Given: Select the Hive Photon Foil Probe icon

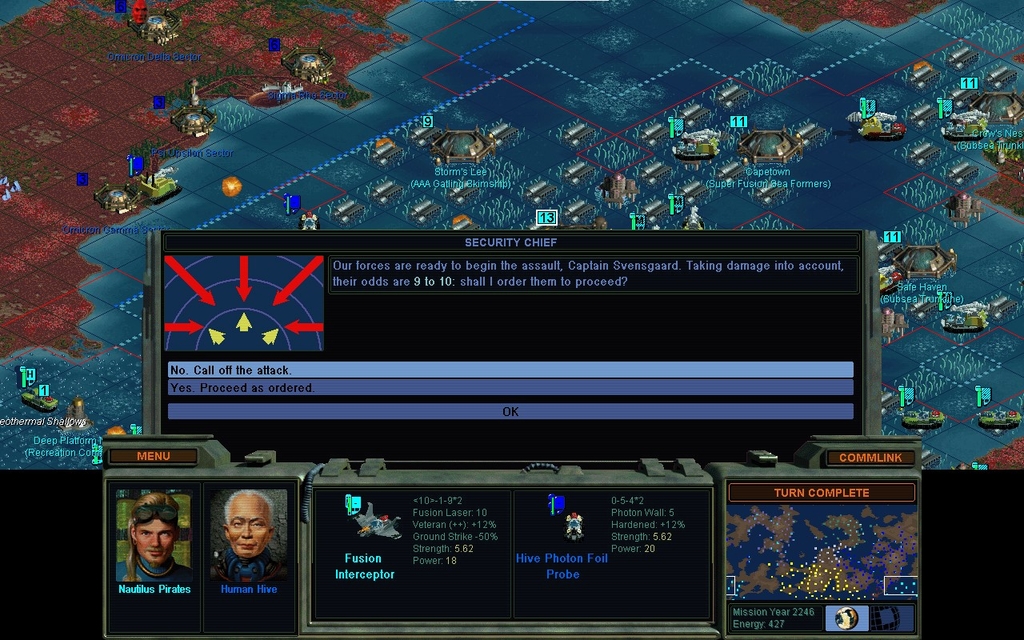Looking at the screenshot, I should (573, 522).
